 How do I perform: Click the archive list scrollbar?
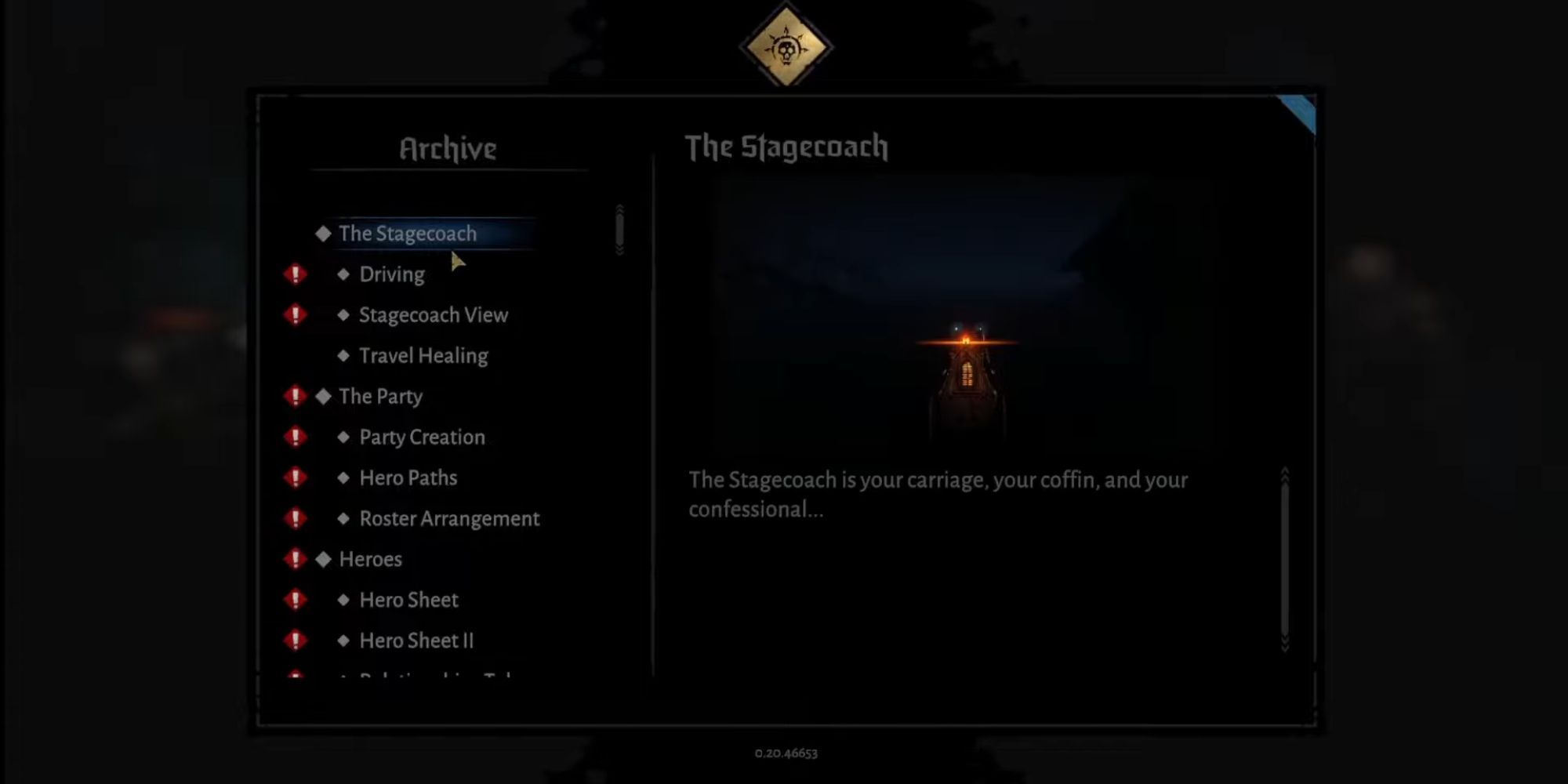pos(619,230)
